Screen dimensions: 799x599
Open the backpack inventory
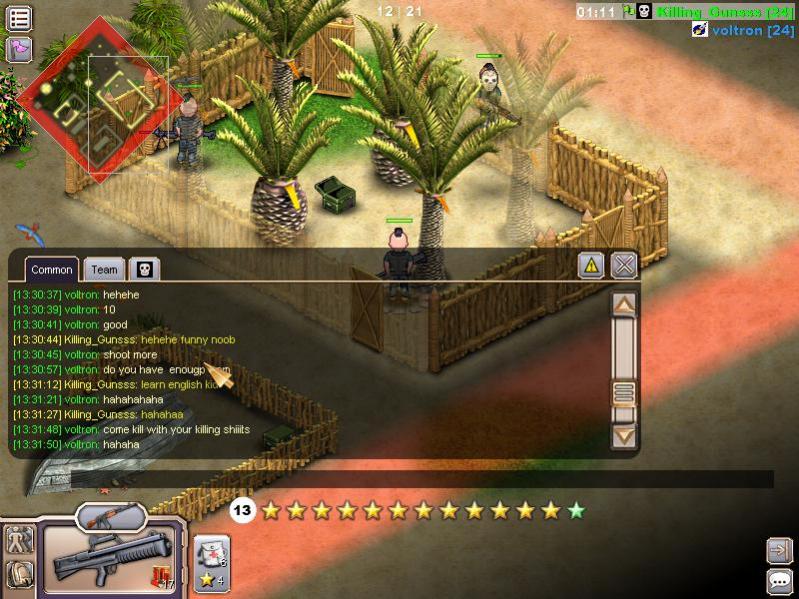click(19, 575)
